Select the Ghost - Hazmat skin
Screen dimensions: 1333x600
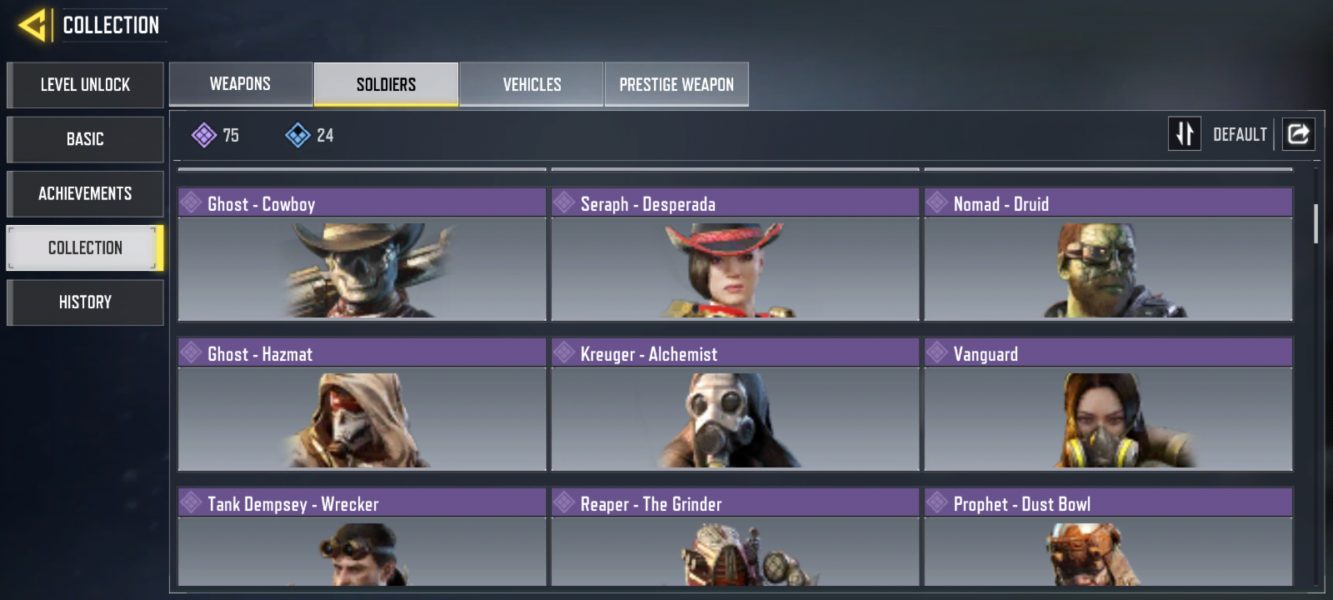(x=362, y=405)
